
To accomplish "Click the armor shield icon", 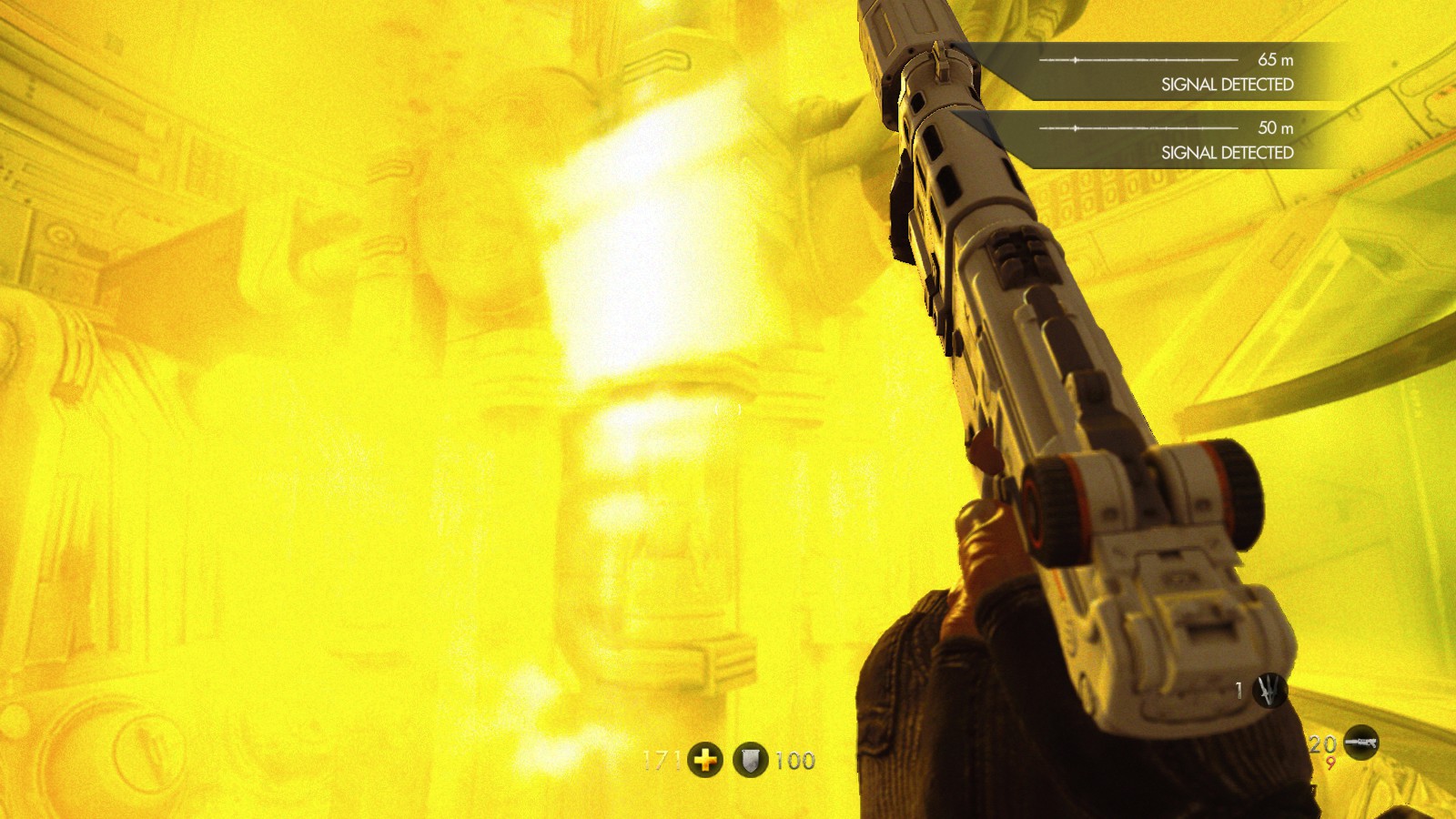I will click(750, 760).
